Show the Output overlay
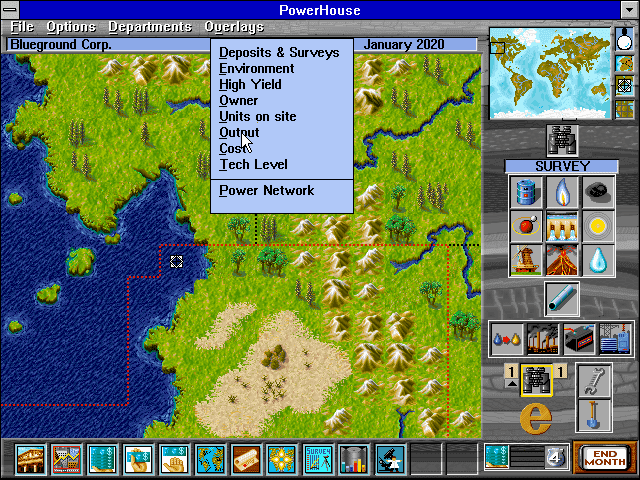 (240, 132)
